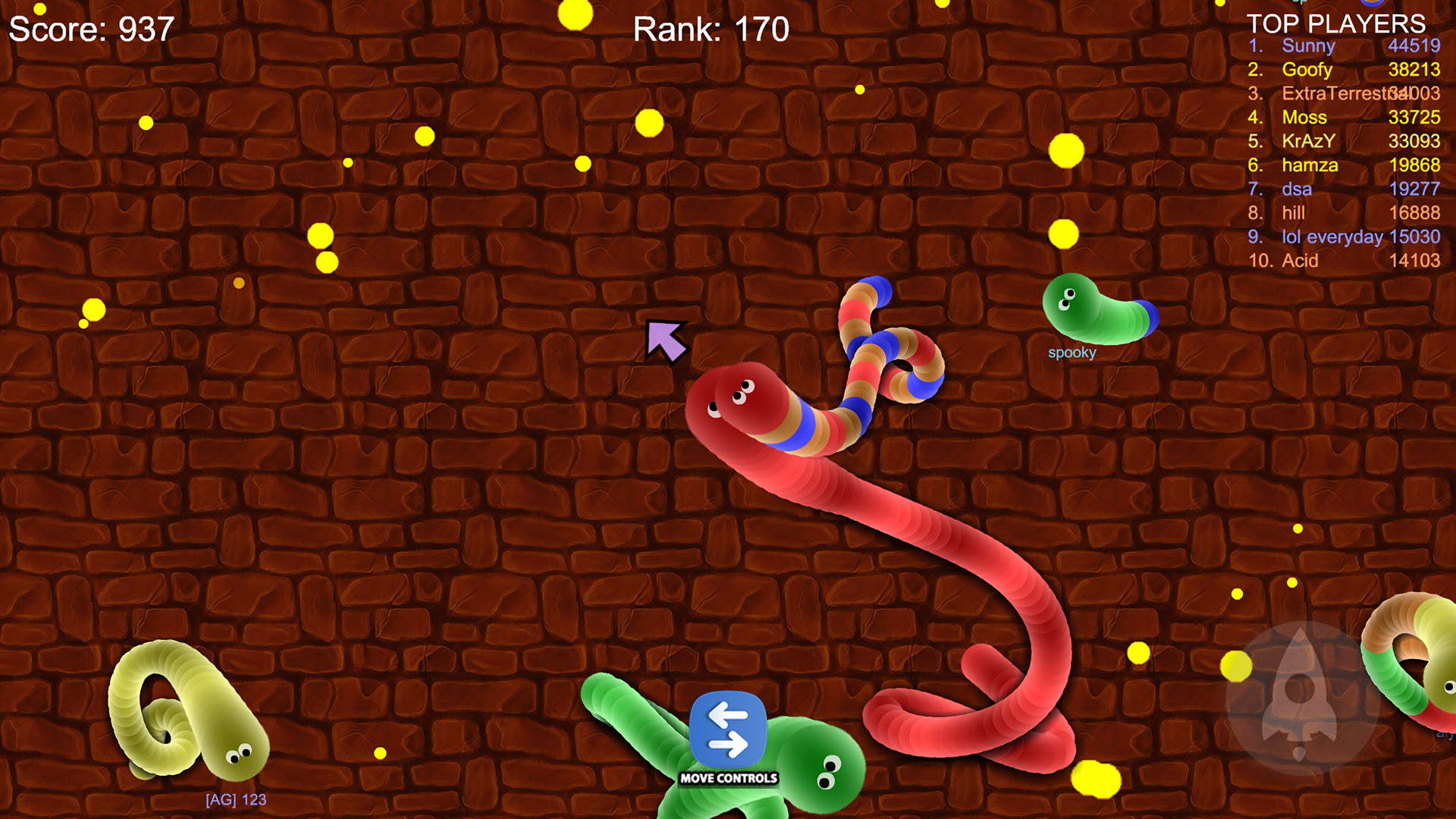Click player name Goofy on leaderboard
The height and width of the screenshot is (819, 1456).
1307,70
